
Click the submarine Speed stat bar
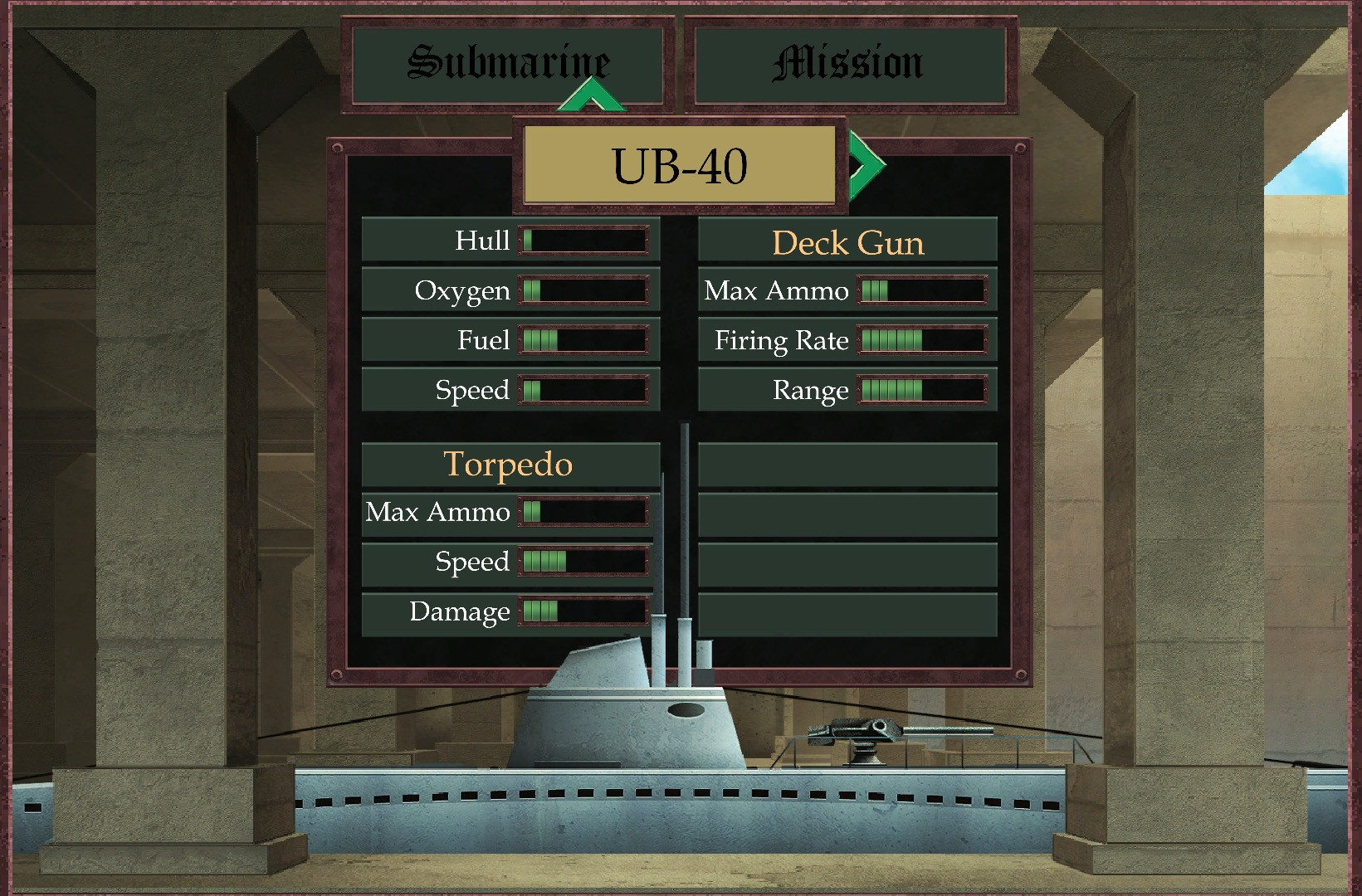(584, 389)
